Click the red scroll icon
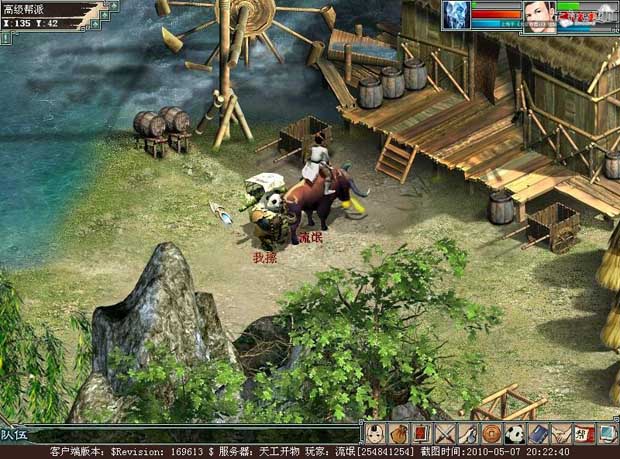 421,433
